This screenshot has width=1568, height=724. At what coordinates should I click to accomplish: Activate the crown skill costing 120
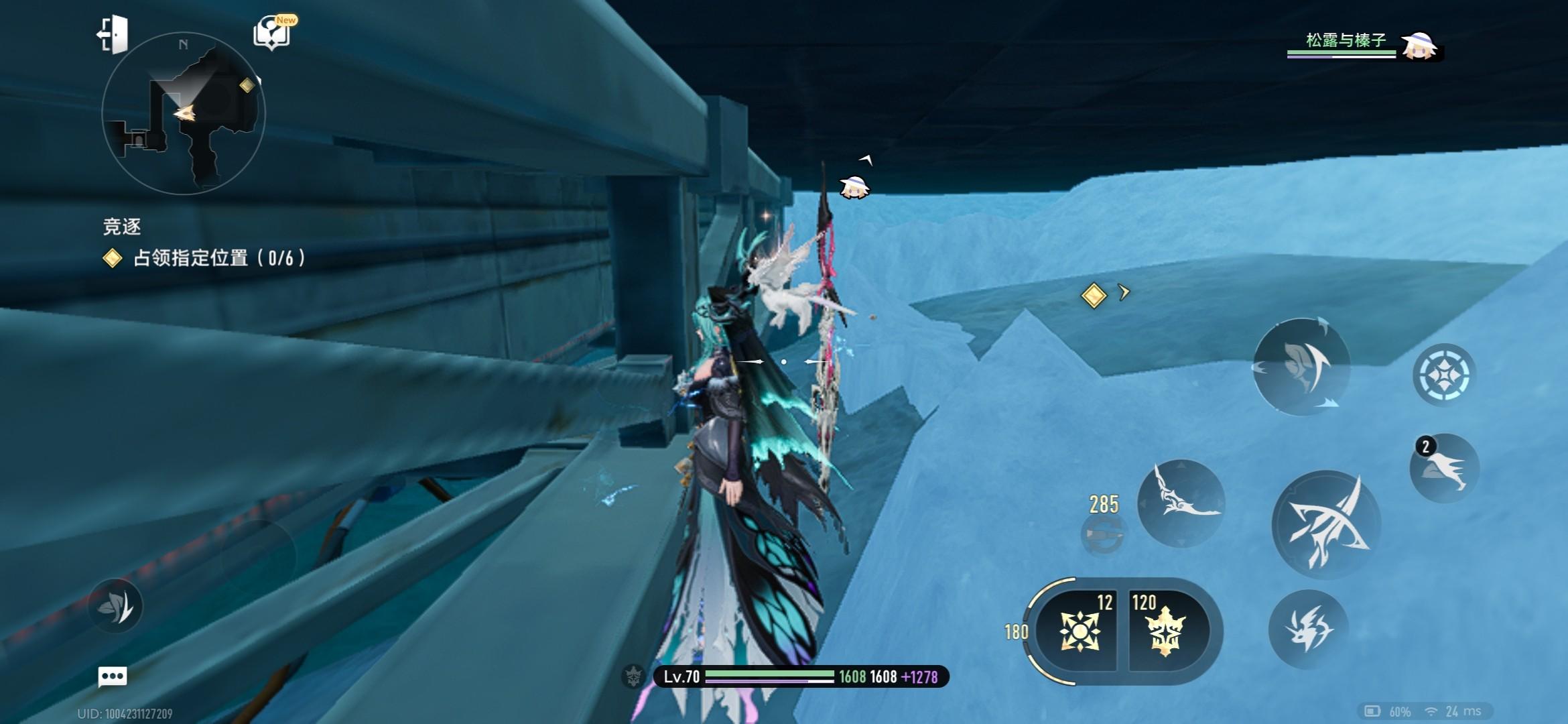(1166, 631)
